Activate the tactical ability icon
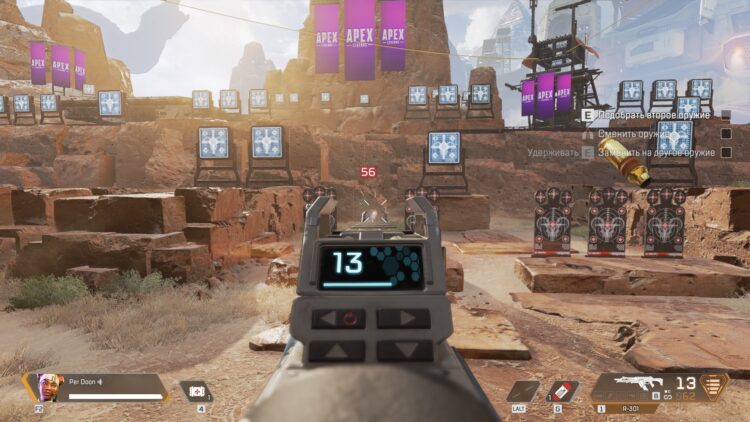750x422 pixels. coord(521,391)
